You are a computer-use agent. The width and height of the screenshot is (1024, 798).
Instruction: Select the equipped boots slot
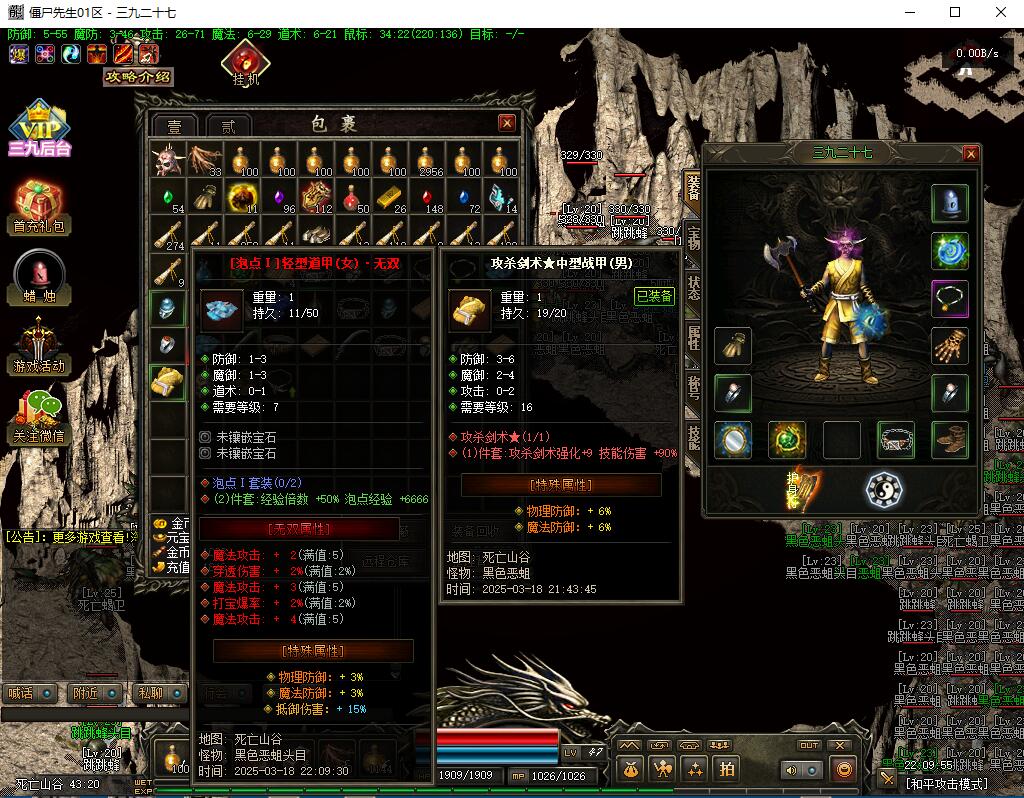click(950, 439)
